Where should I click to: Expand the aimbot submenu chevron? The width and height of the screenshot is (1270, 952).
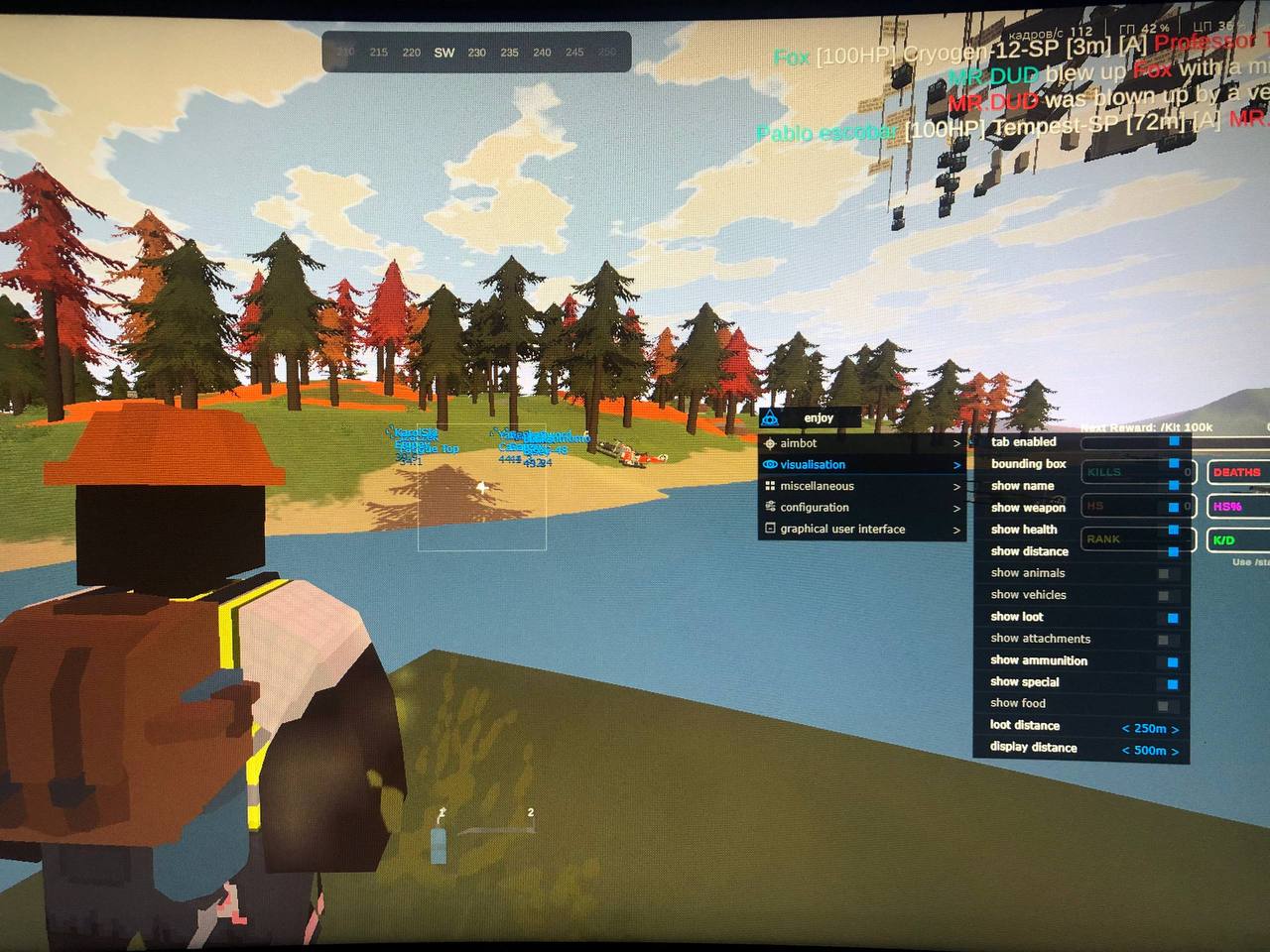tap(955, 443)
